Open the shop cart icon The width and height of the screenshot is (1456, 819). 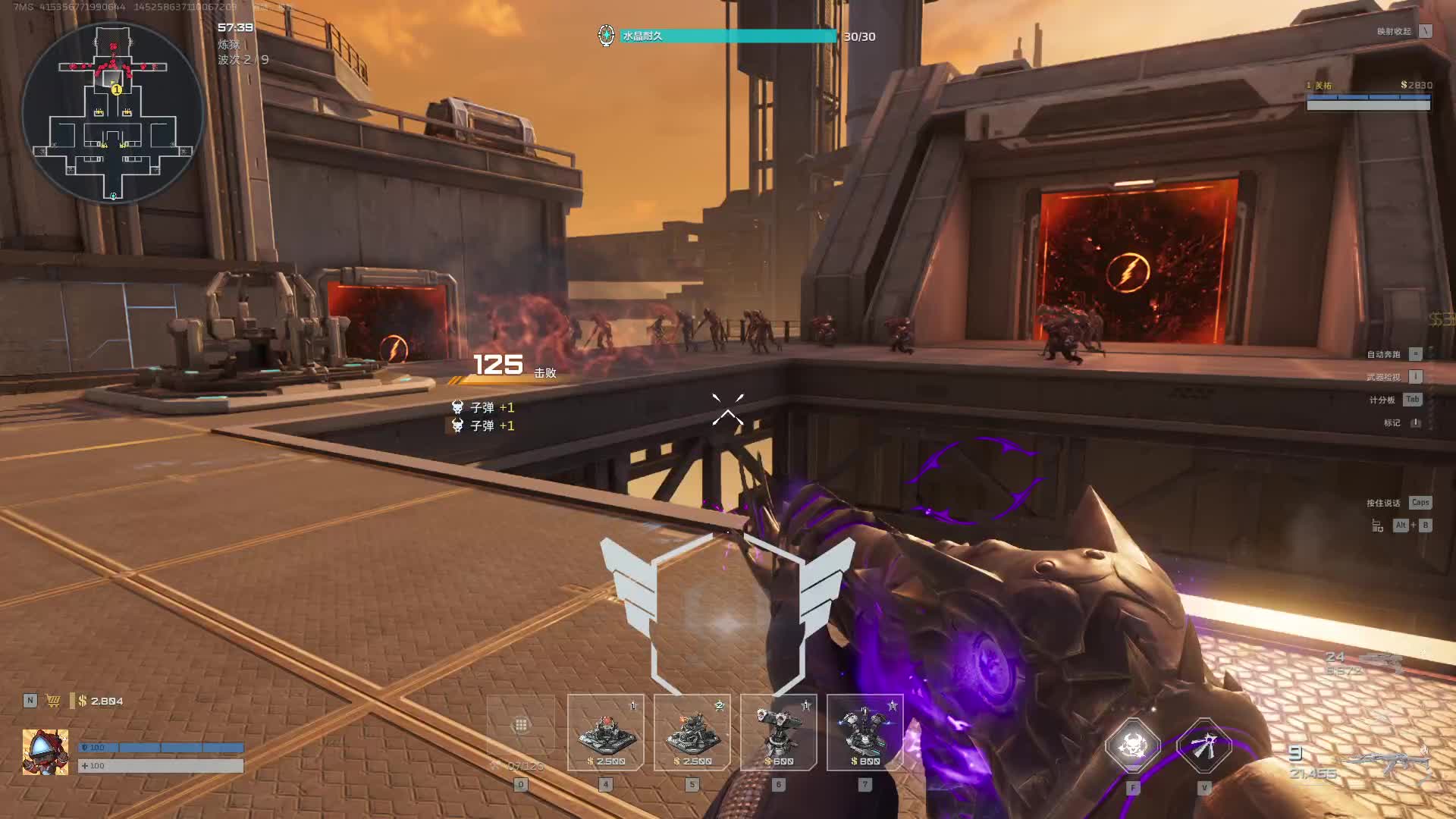(x=53, y=701)
